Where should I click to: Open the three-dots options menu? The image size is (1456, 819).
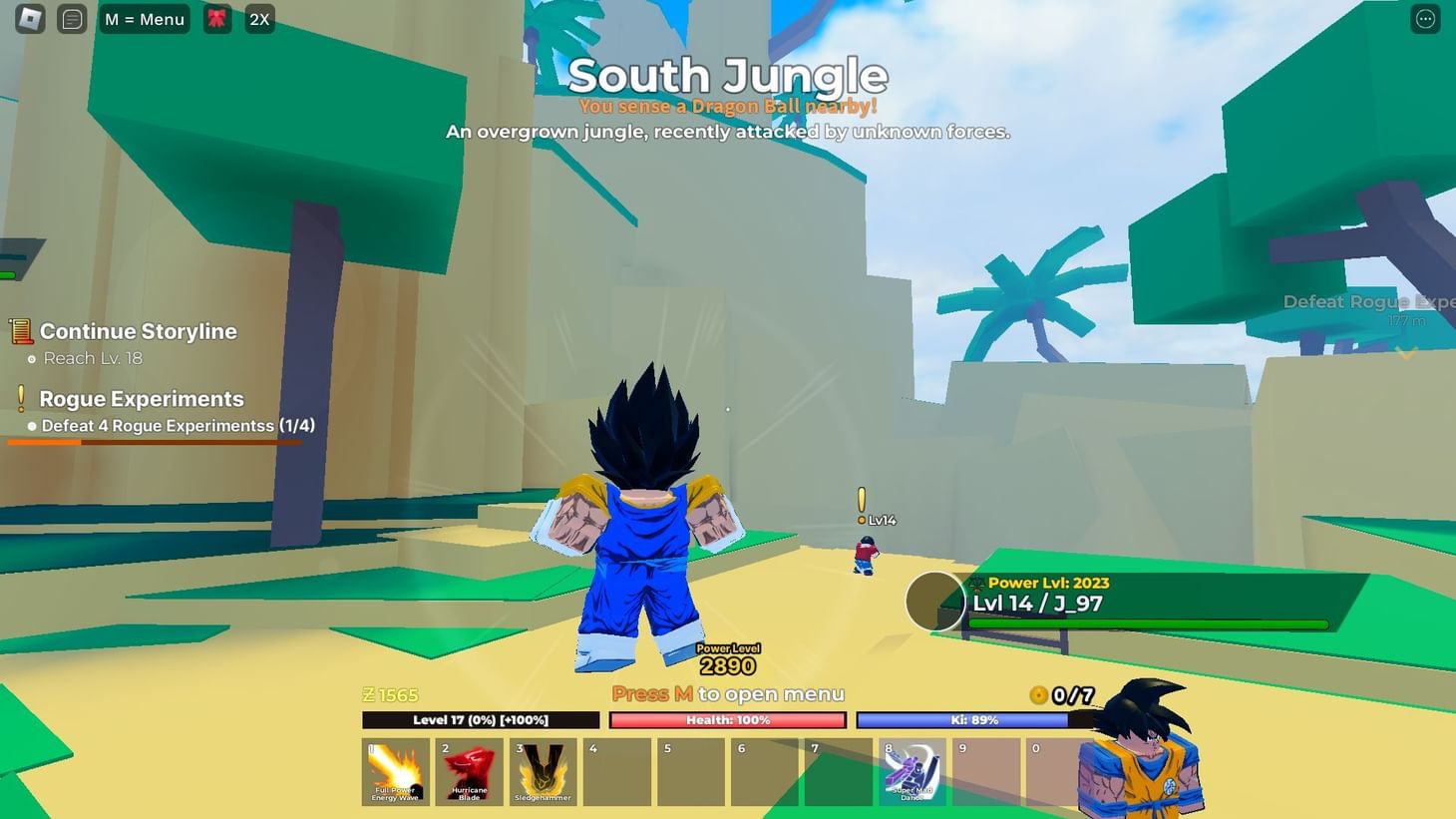[x=1424, y=18]
